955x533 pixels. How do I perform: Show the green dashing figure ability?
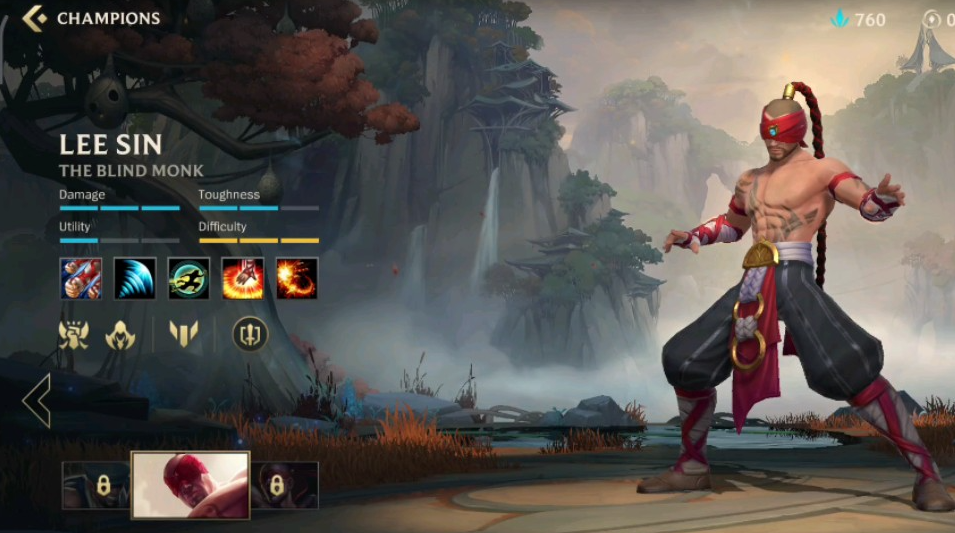(188, 278)
